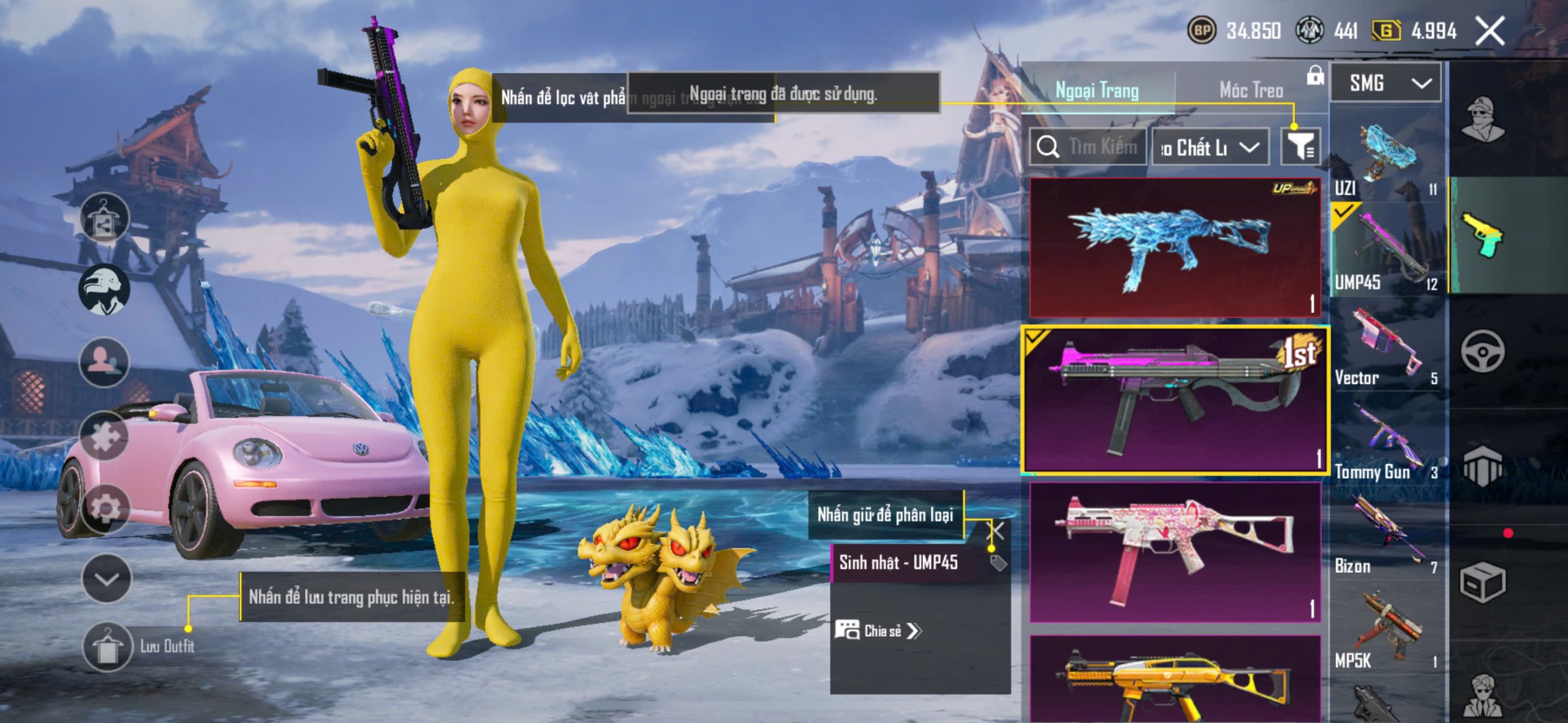Choose the pink cherry blossom UMP45 skin
Screen dimensions: 1568x723
[1174, 552]
